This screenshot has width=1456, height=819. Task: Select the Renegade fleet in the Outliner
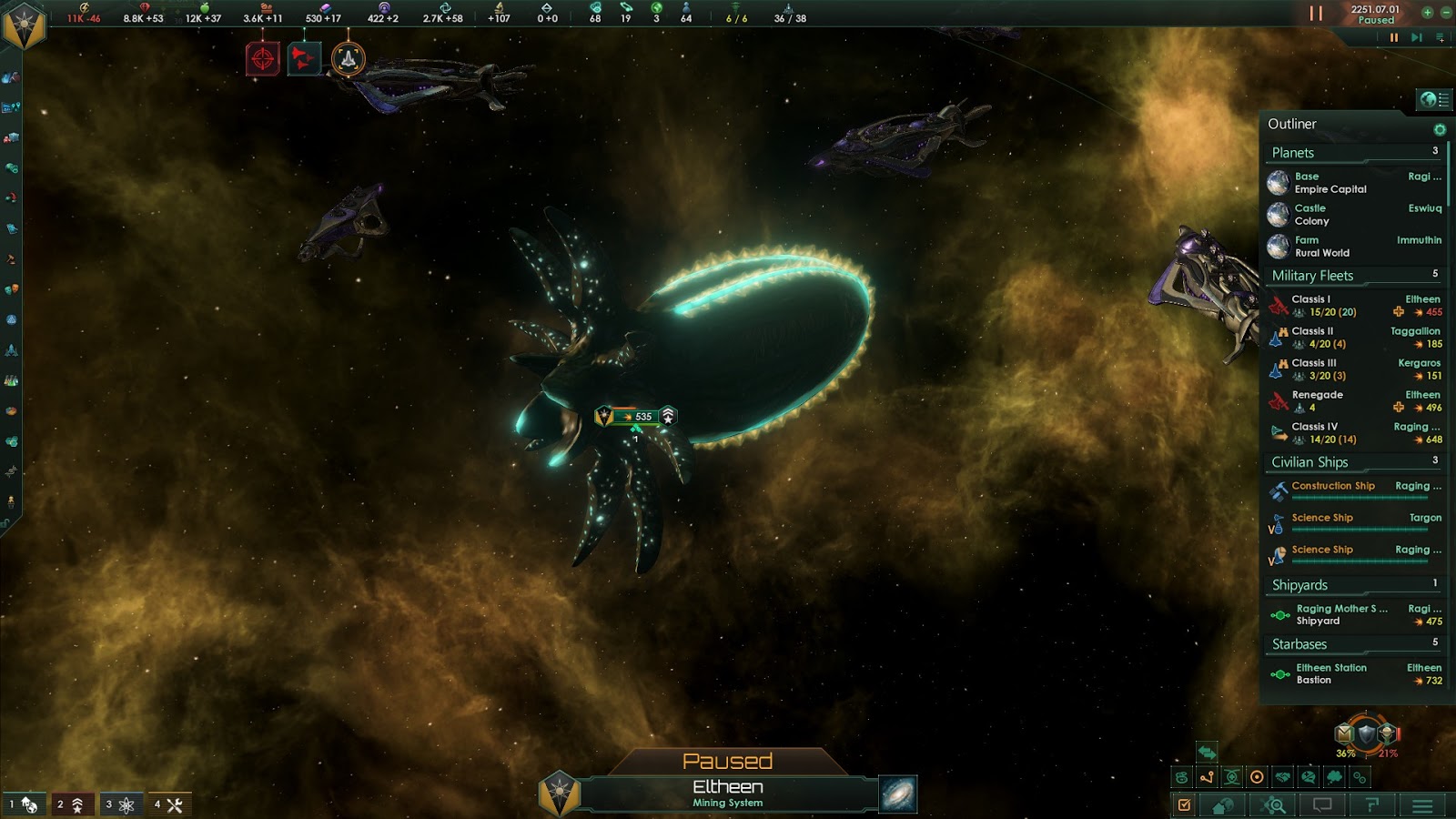1318,394
